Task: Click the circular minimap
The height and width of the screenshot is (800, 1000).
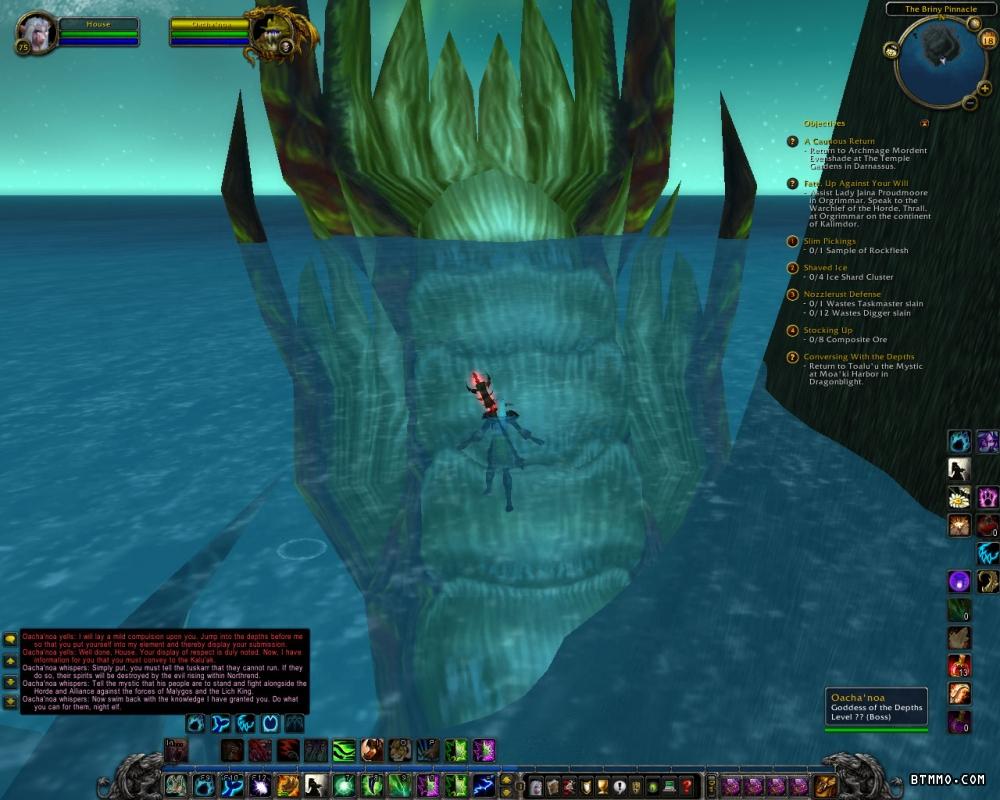Action: click(939, 59)
